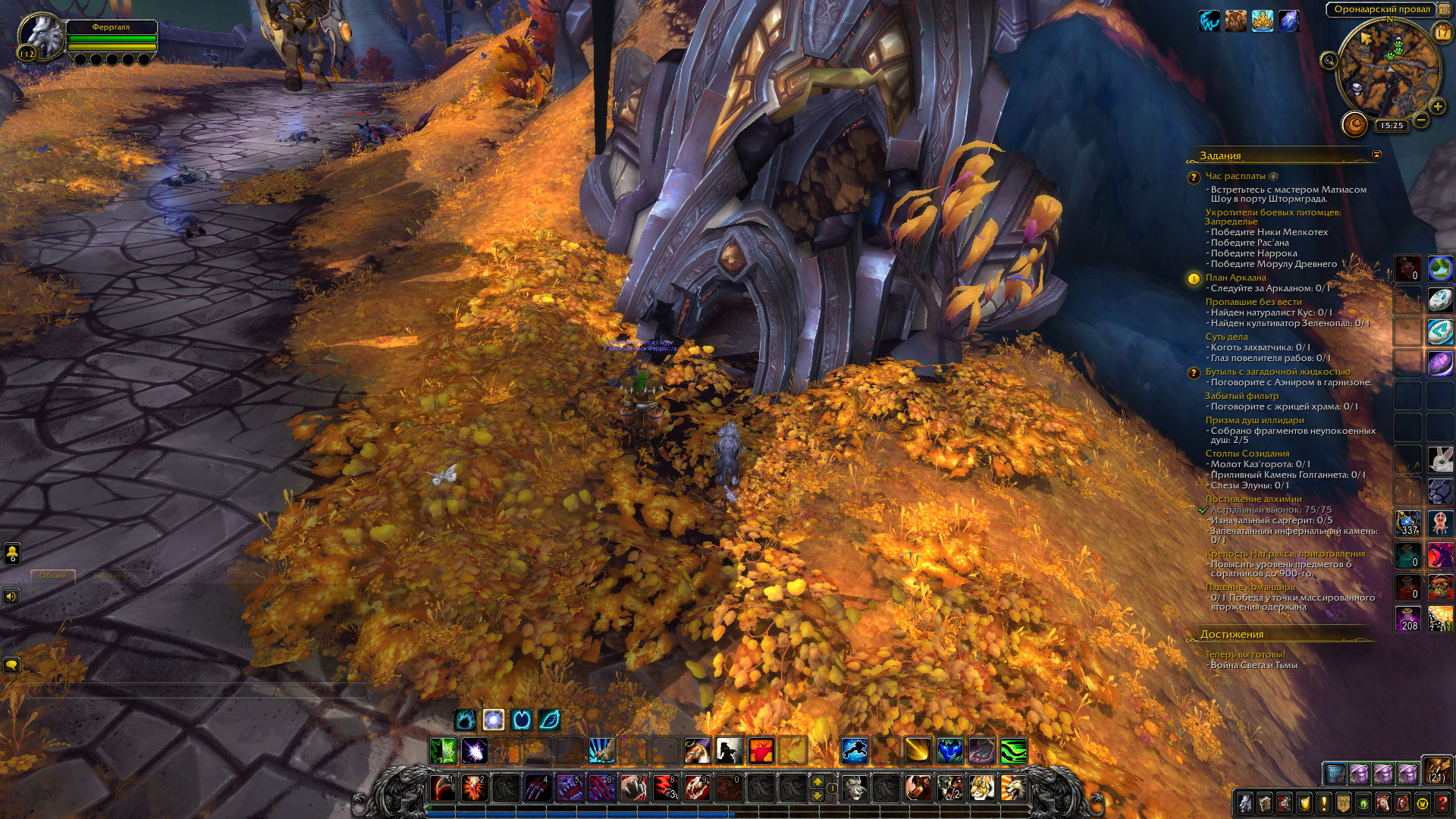Image resolution: width=1456 pixels, height=819 pixels.
Task: Click the action bar page up arrow
Action: [817, 781]
